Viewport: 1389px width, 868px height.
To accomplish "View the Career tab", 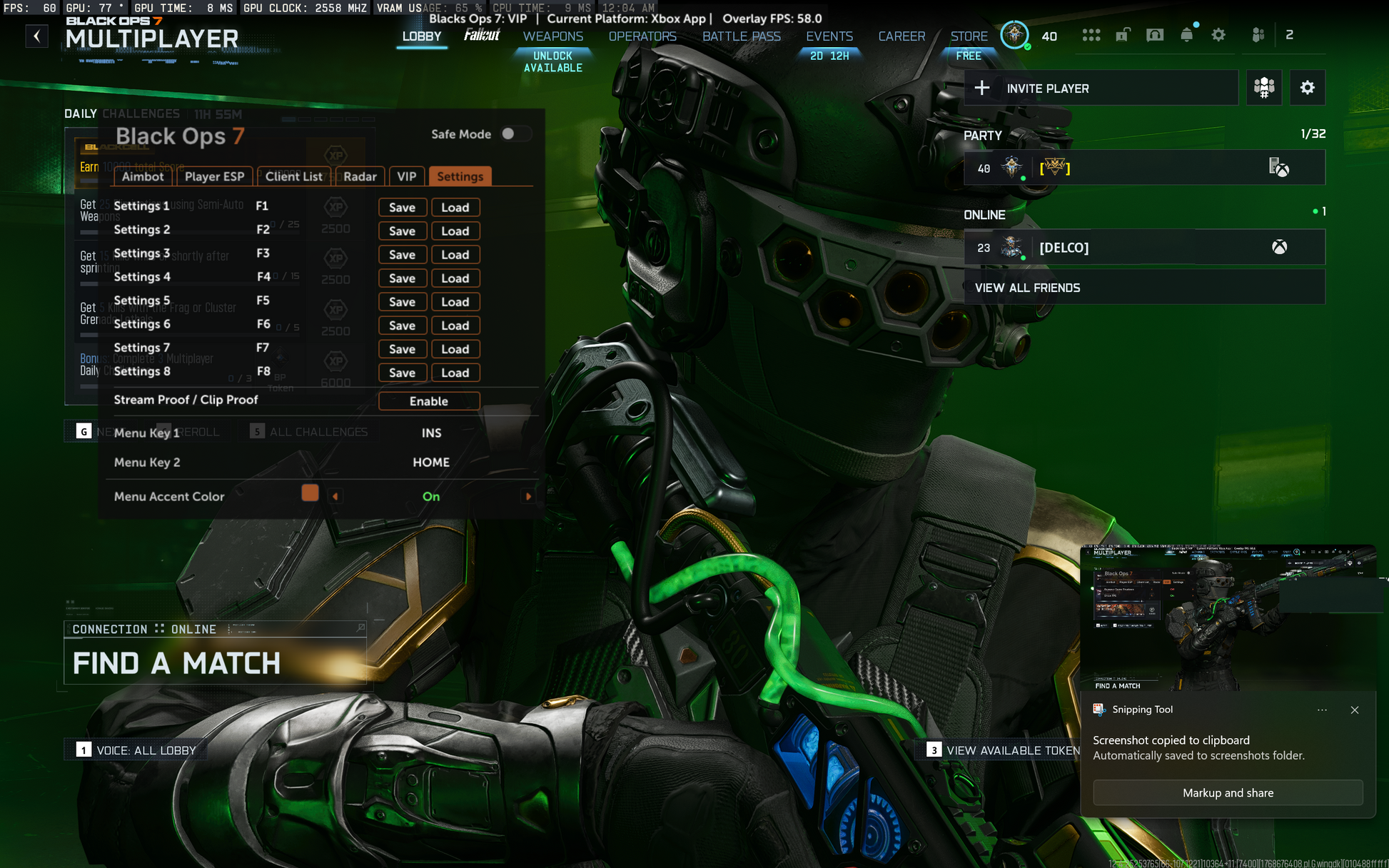I will [901, 36].
